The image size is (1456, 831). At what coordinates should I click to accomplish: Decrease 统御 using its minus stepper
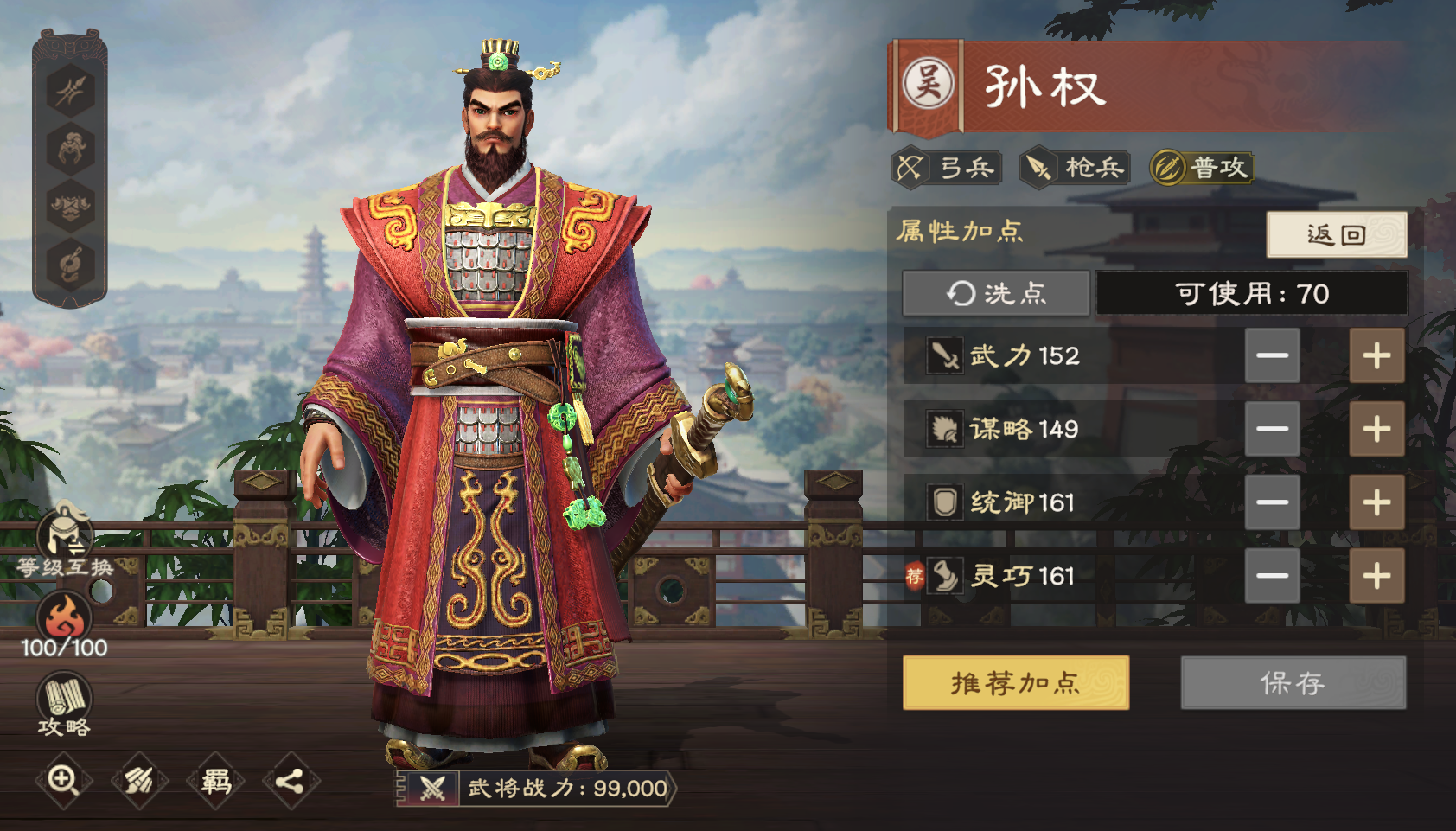(x=1272, y=502)
